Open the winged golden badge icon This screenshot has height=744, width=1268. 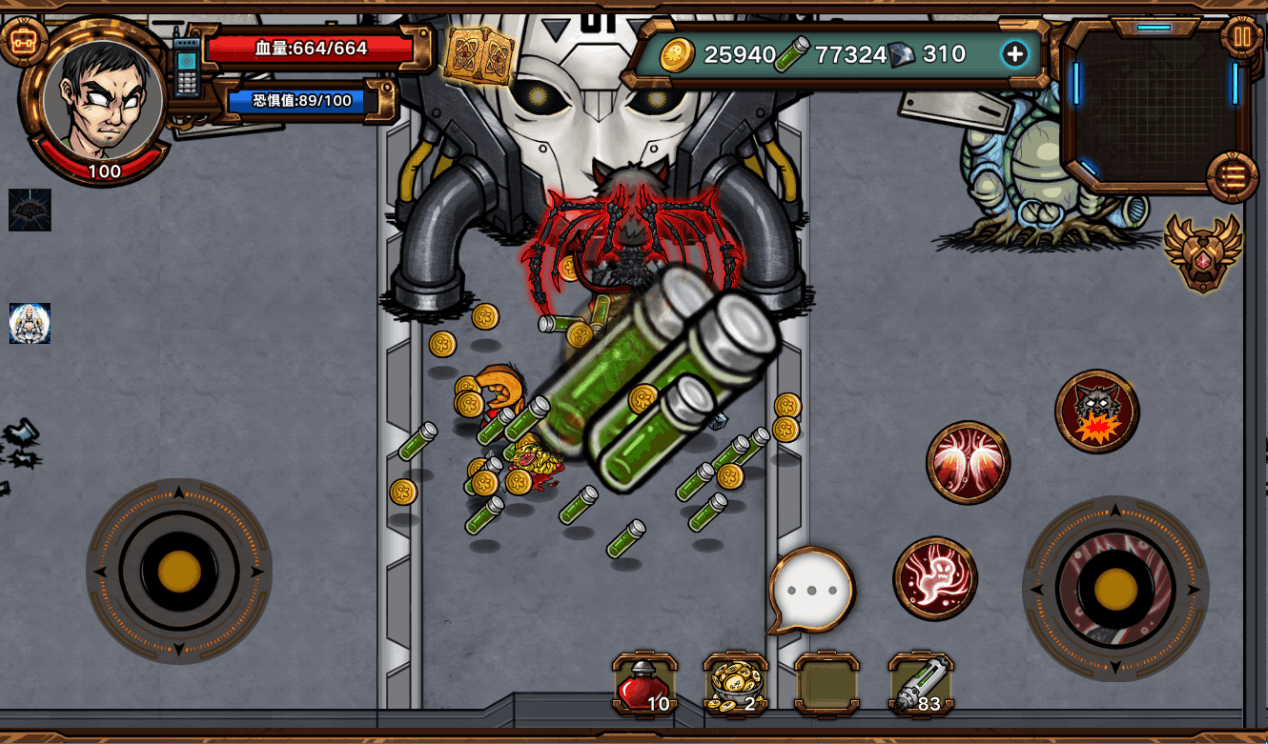coord(1202,253)
